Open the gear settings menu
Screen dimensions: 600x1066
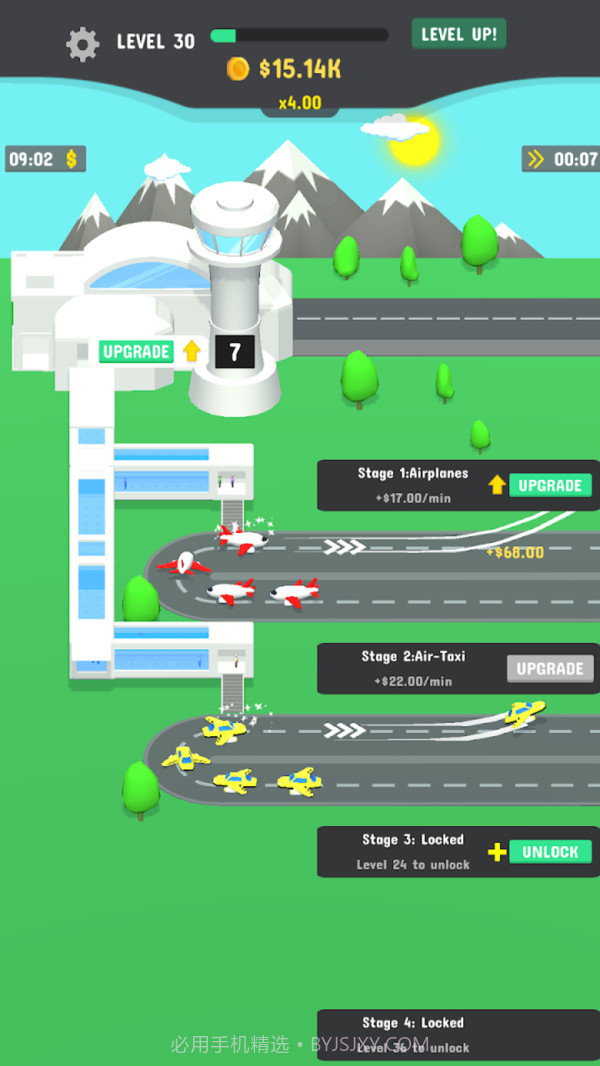83,43
